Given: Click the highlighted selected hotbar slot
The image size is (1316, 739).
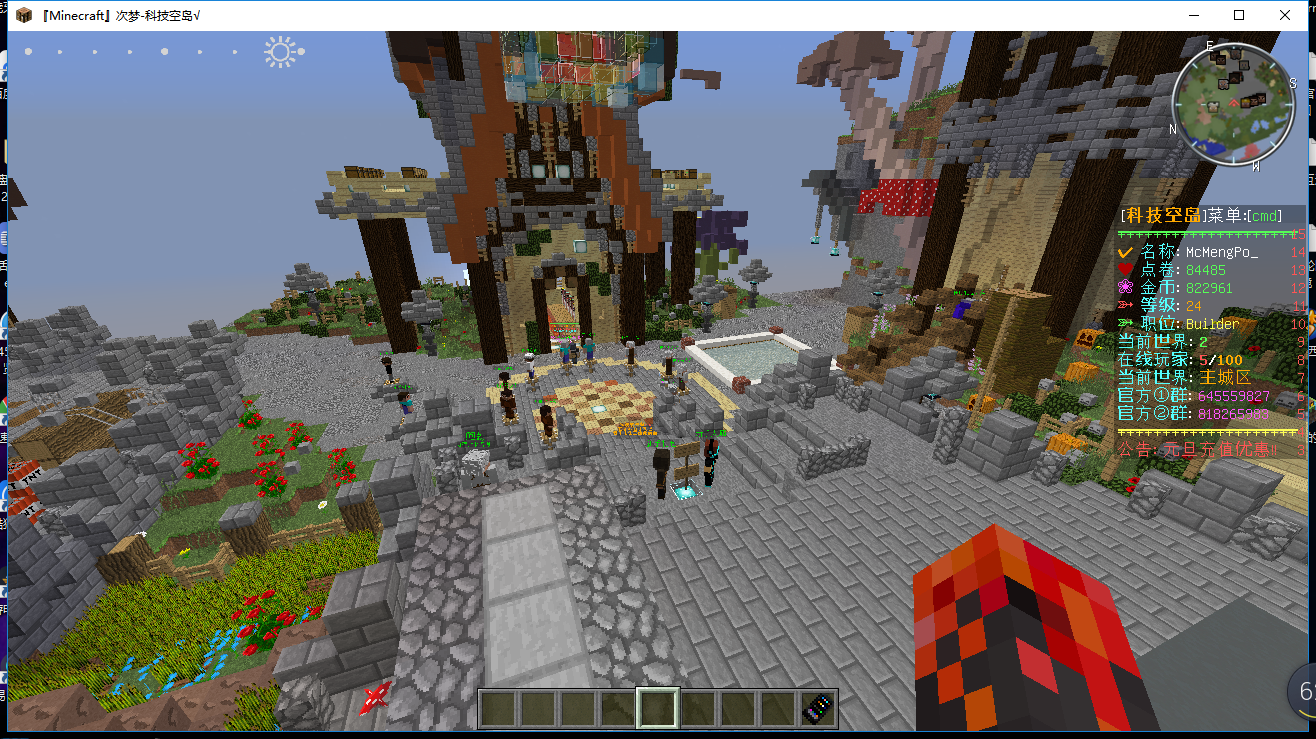Looking at the screenshot, I should tap(659, 708).
